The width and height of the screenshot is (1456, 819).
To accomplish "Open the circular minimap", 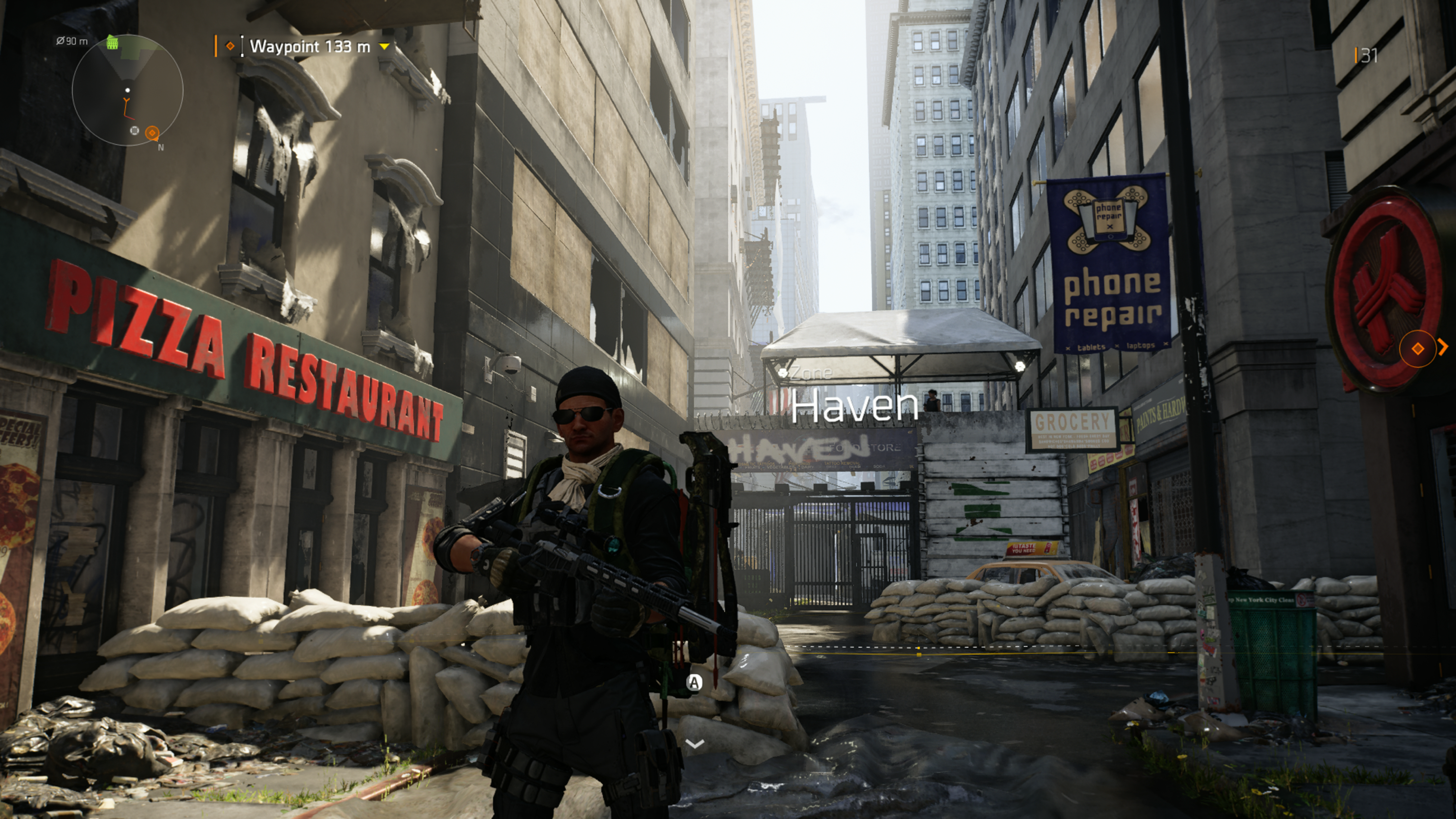I will (128, 91).
